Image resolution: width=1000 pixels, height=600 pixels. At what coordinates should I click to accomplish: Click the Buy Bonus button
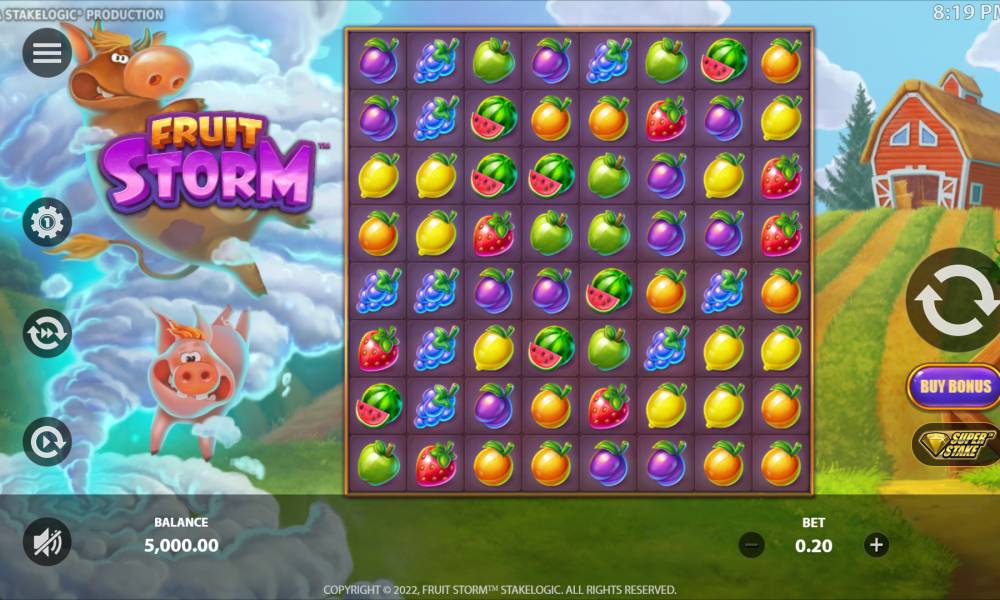click(x=955, y=386)
